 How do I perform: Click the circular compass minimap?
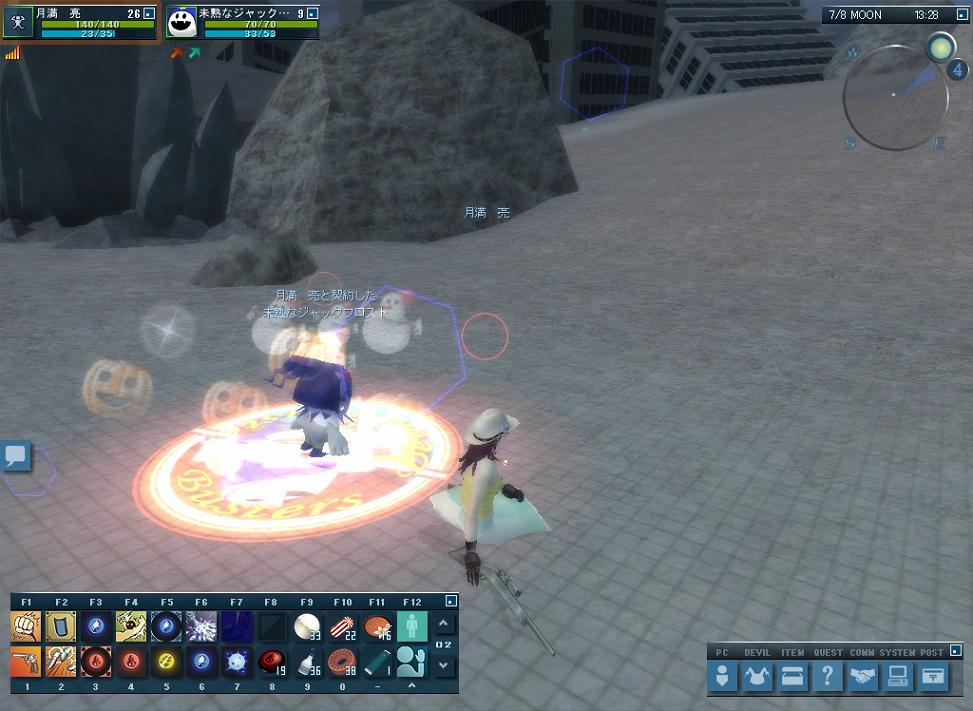[894, 97]
